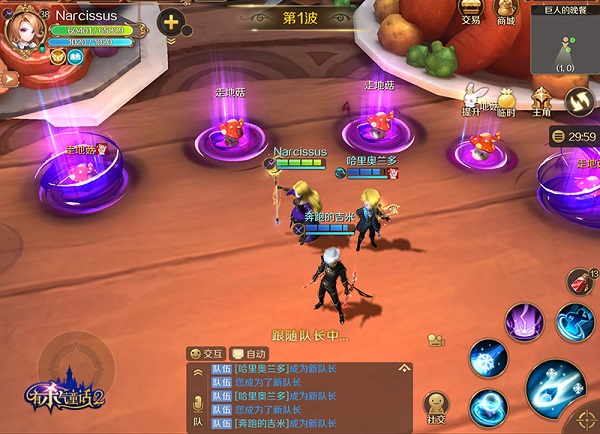600x434 pixels.
Task: Tap the golden plus button
Action: click(x=171, y=22)
